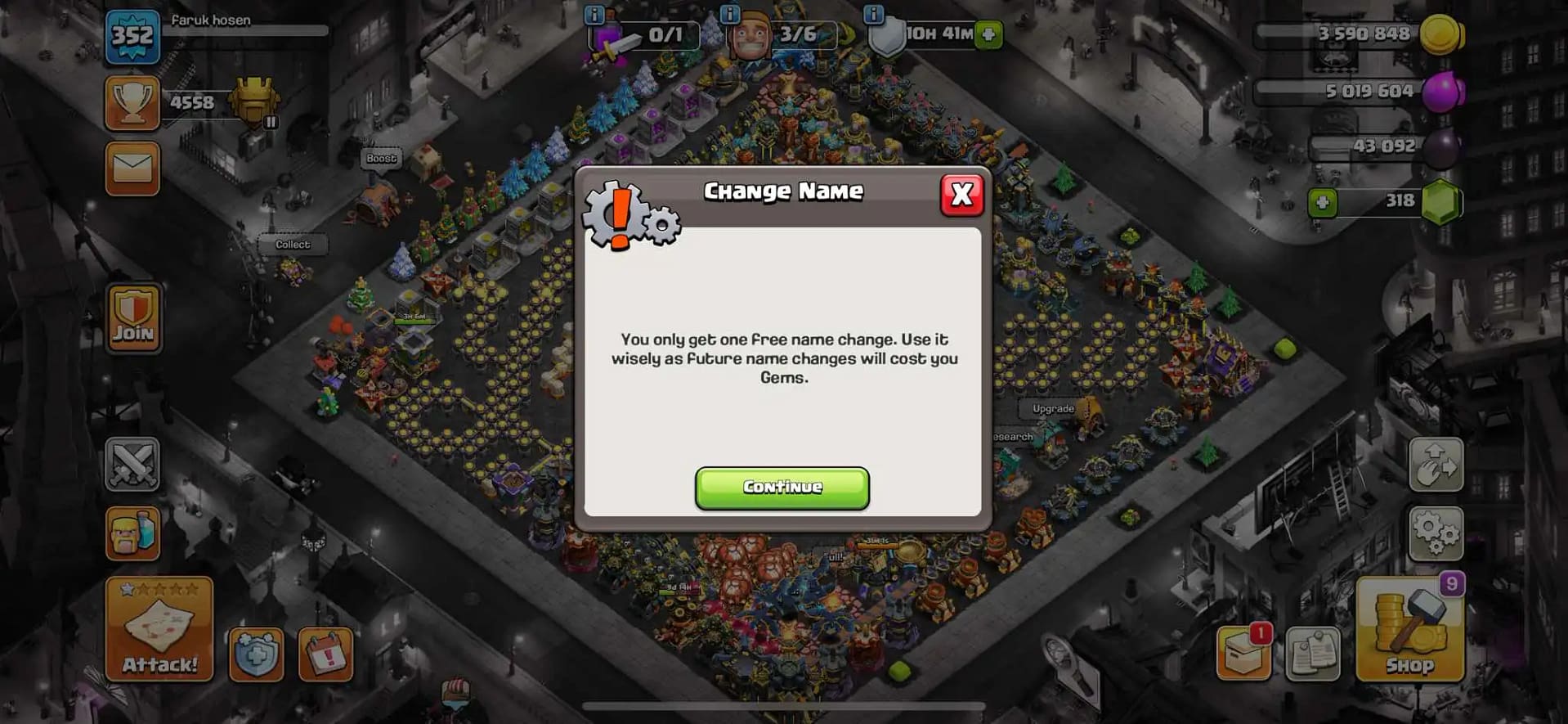Show builder info for 3/6 builders
Screen dimensions: 1568x724
click(x=729, y=14)
